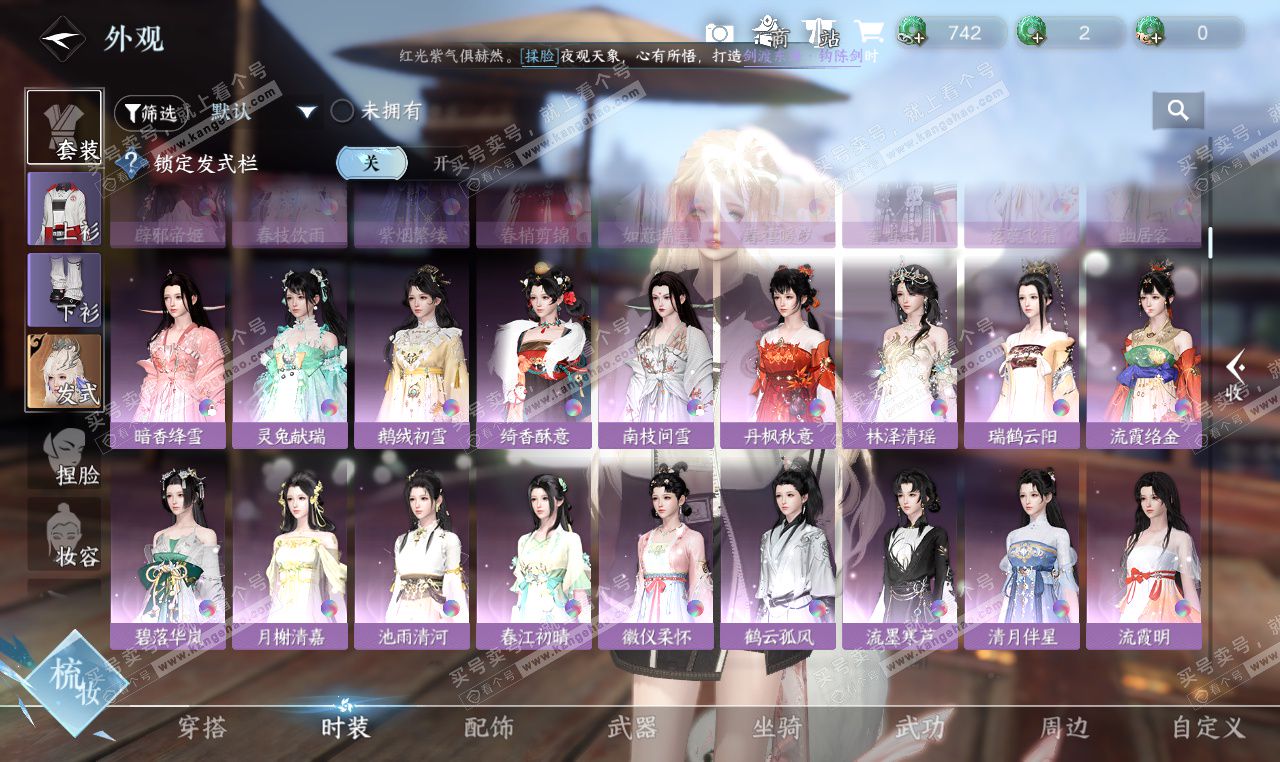Open the 筛选 filter button
Image resolution: width=1280 pixels, height=762 pixels.
coord(150,113)
